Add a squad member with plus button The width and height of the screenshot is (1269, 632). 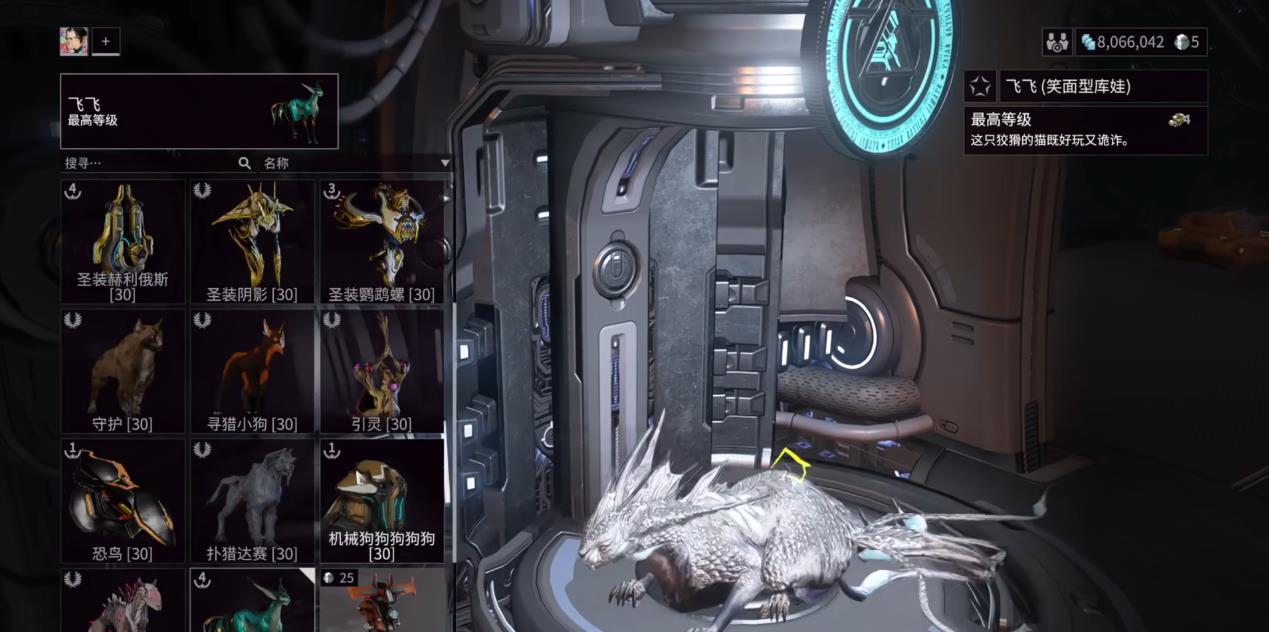[x=106, y=41]
